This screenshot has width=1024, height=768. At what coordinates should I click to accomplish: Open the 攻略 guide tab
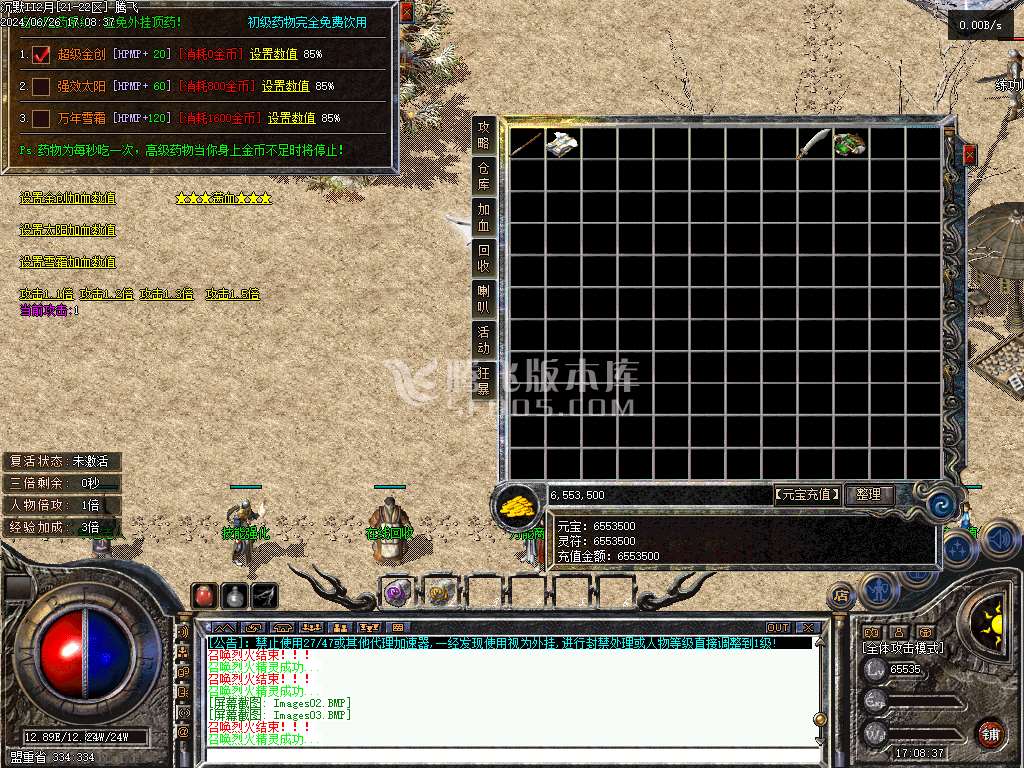click(x=484, y=134)
